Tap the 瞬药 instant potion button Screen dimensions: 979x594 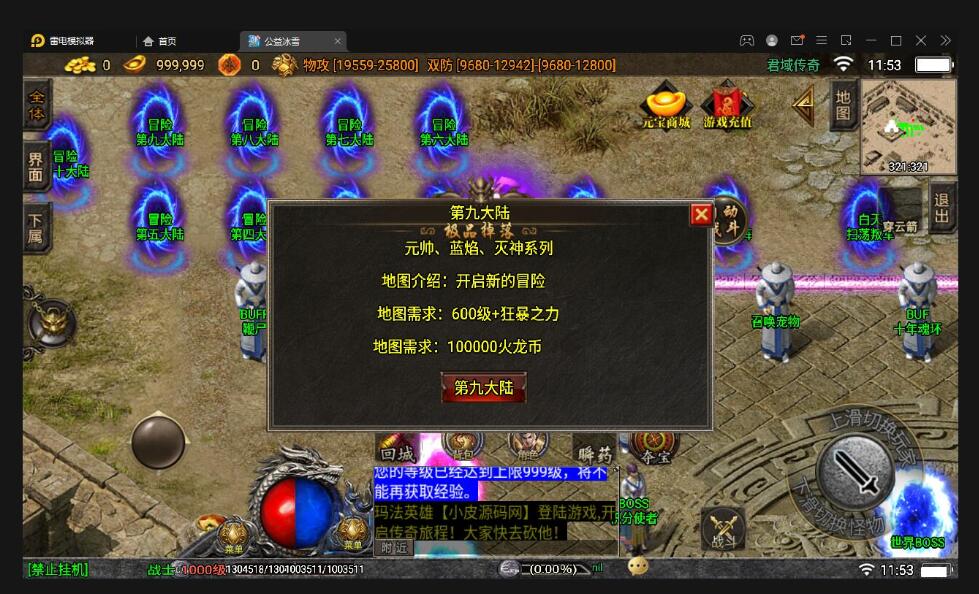pos(592,454)
